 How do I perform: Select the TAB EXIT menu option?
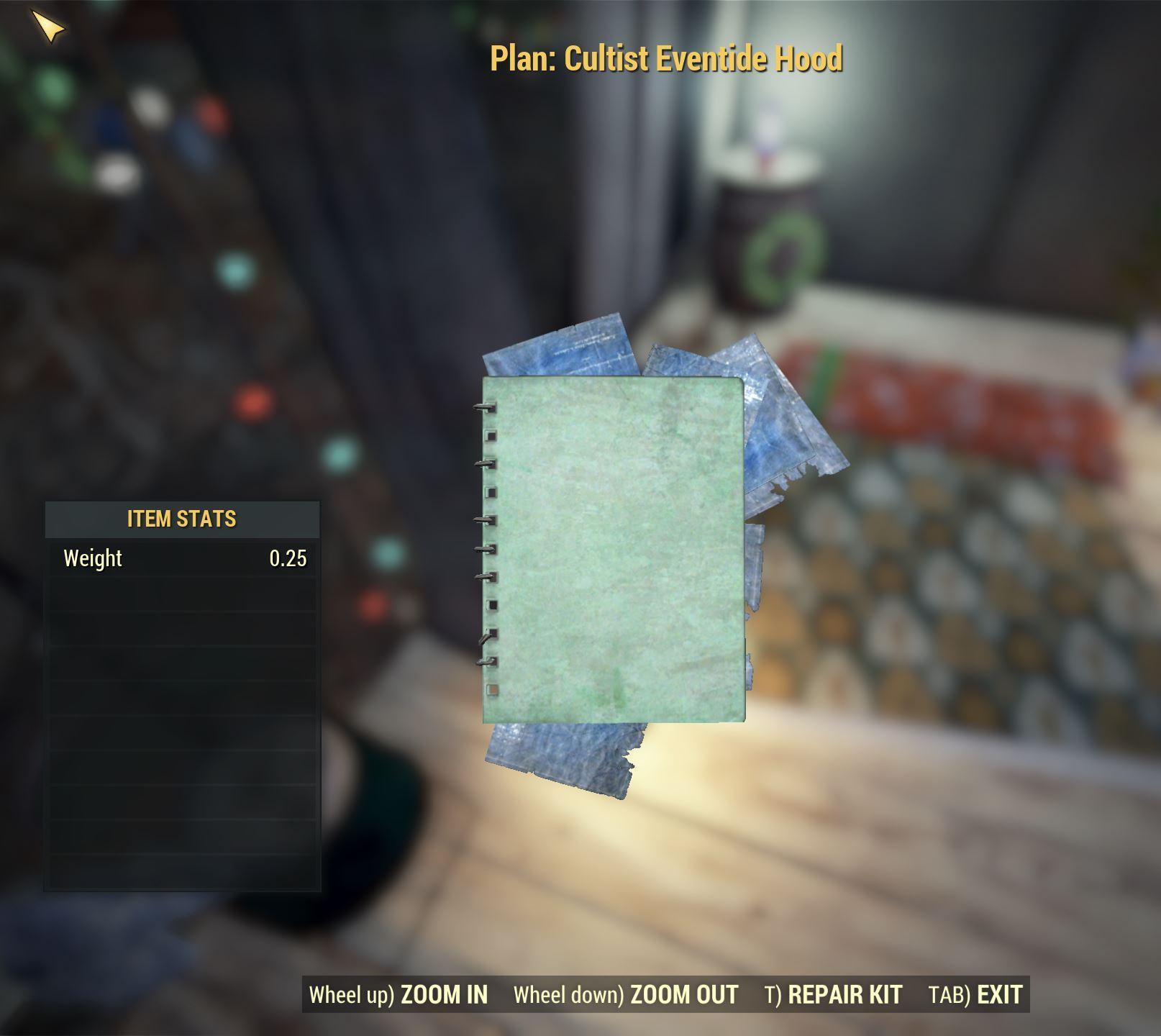[x=975, y=994]
